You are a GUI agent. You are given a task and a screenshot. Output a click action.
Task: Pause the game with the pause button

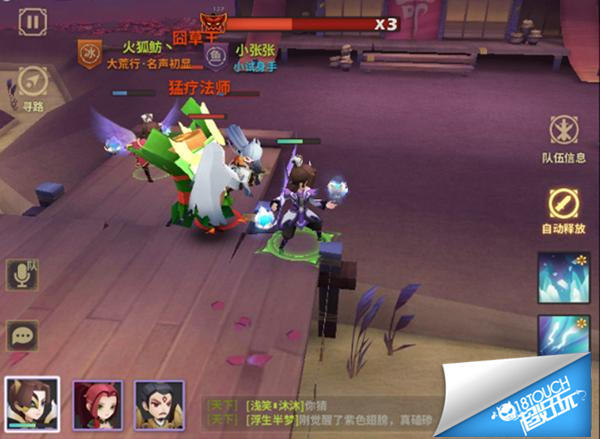coord(33,21)
